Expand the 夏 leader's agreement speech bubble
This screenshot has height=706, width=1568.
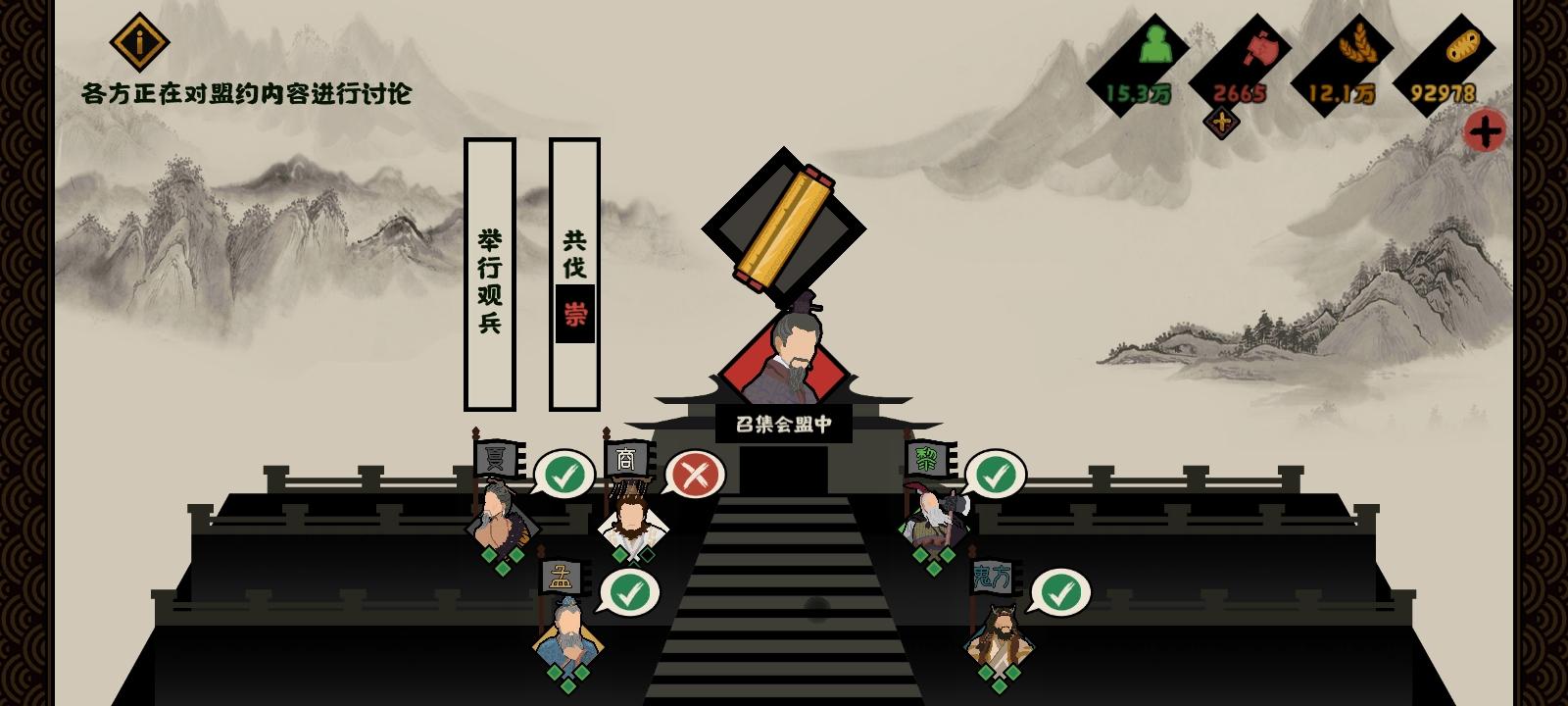(563, 476)
